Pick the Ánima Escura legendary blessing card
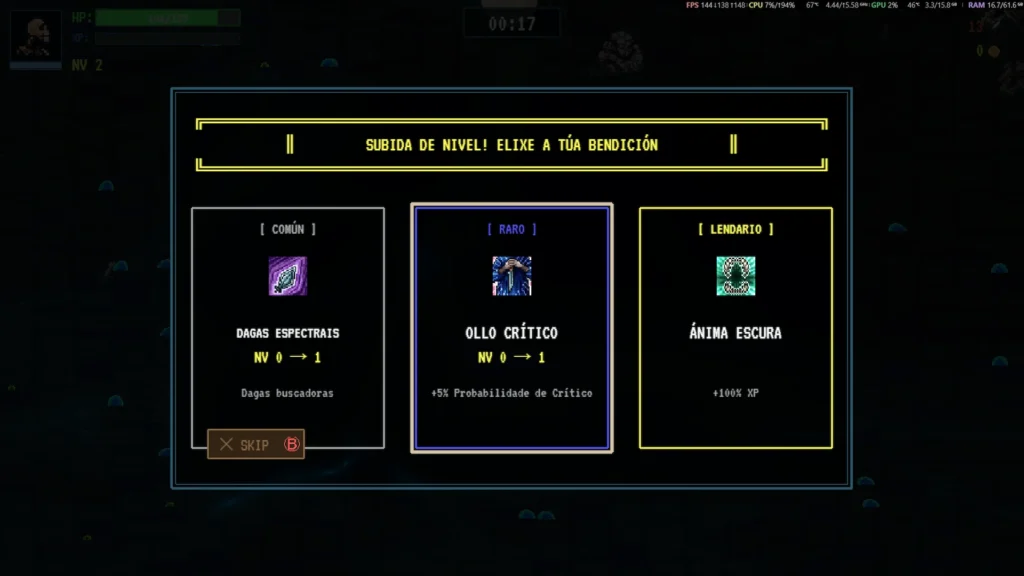Screen dimensions: 1024x576 click(735, 328)
